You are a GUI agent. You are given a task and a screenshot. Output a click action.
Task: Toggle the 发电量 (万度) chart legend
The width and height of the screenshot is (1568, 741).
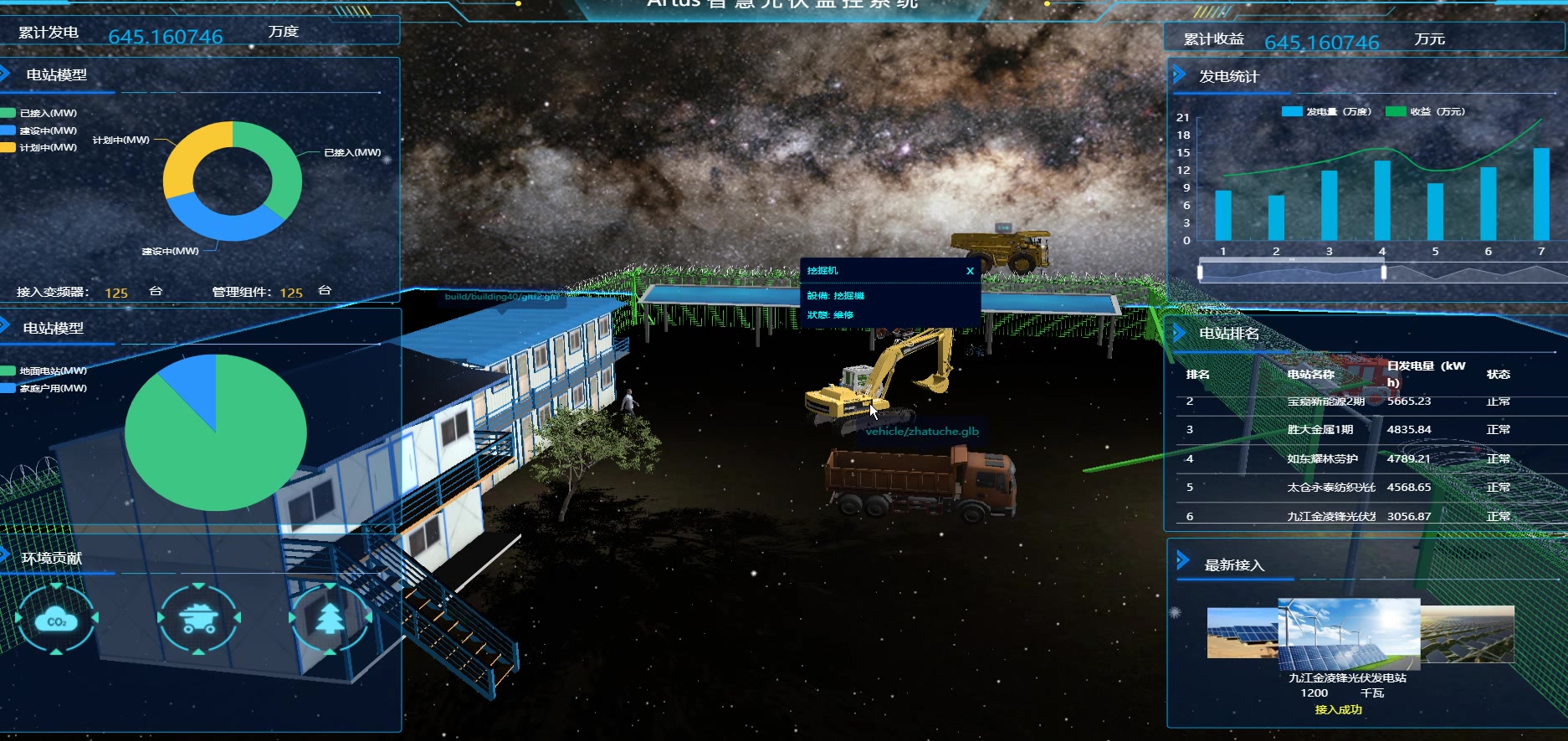pyautogui.click(x=1328, y=111)
